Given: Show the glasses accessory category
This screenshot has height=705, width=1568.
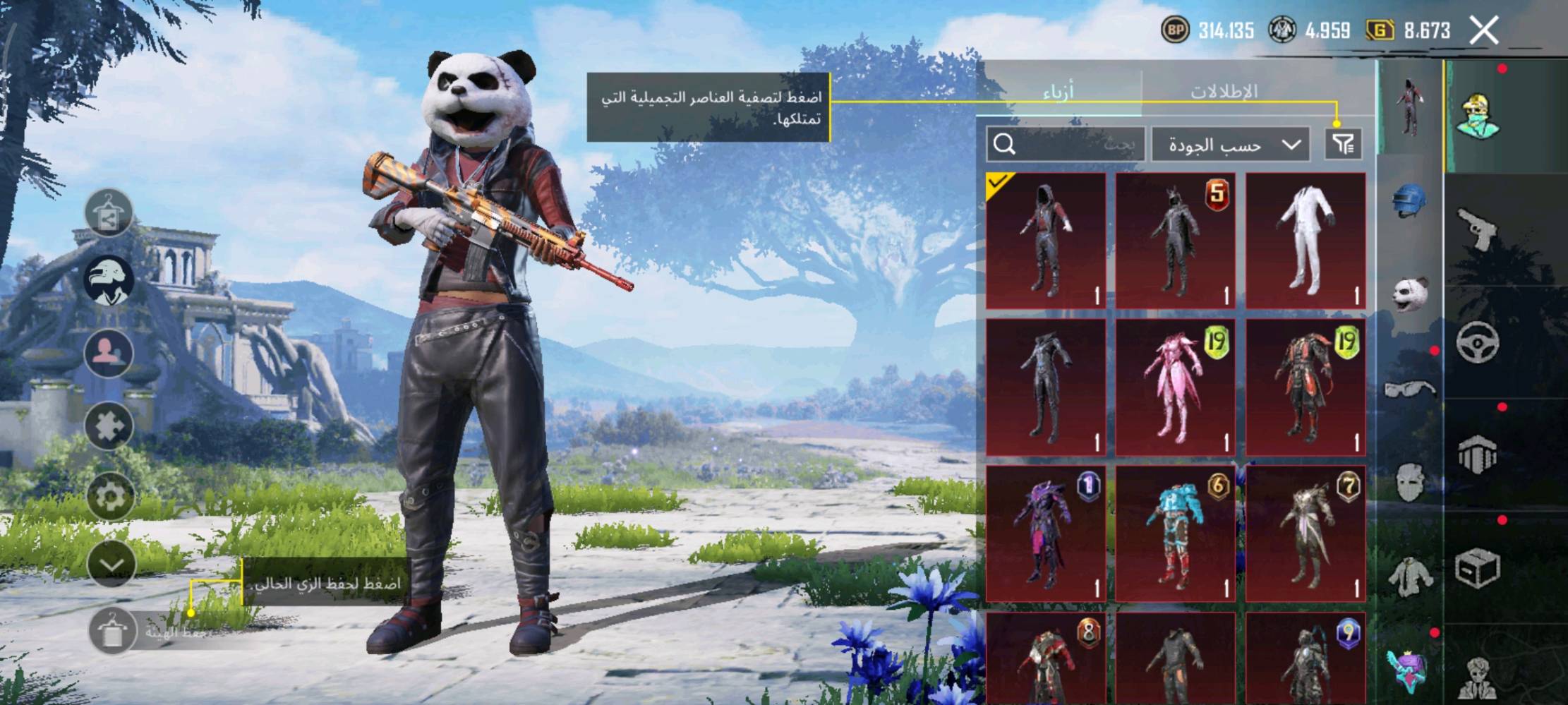Looking at the screenshot, I should click(x=1409, y=388).
